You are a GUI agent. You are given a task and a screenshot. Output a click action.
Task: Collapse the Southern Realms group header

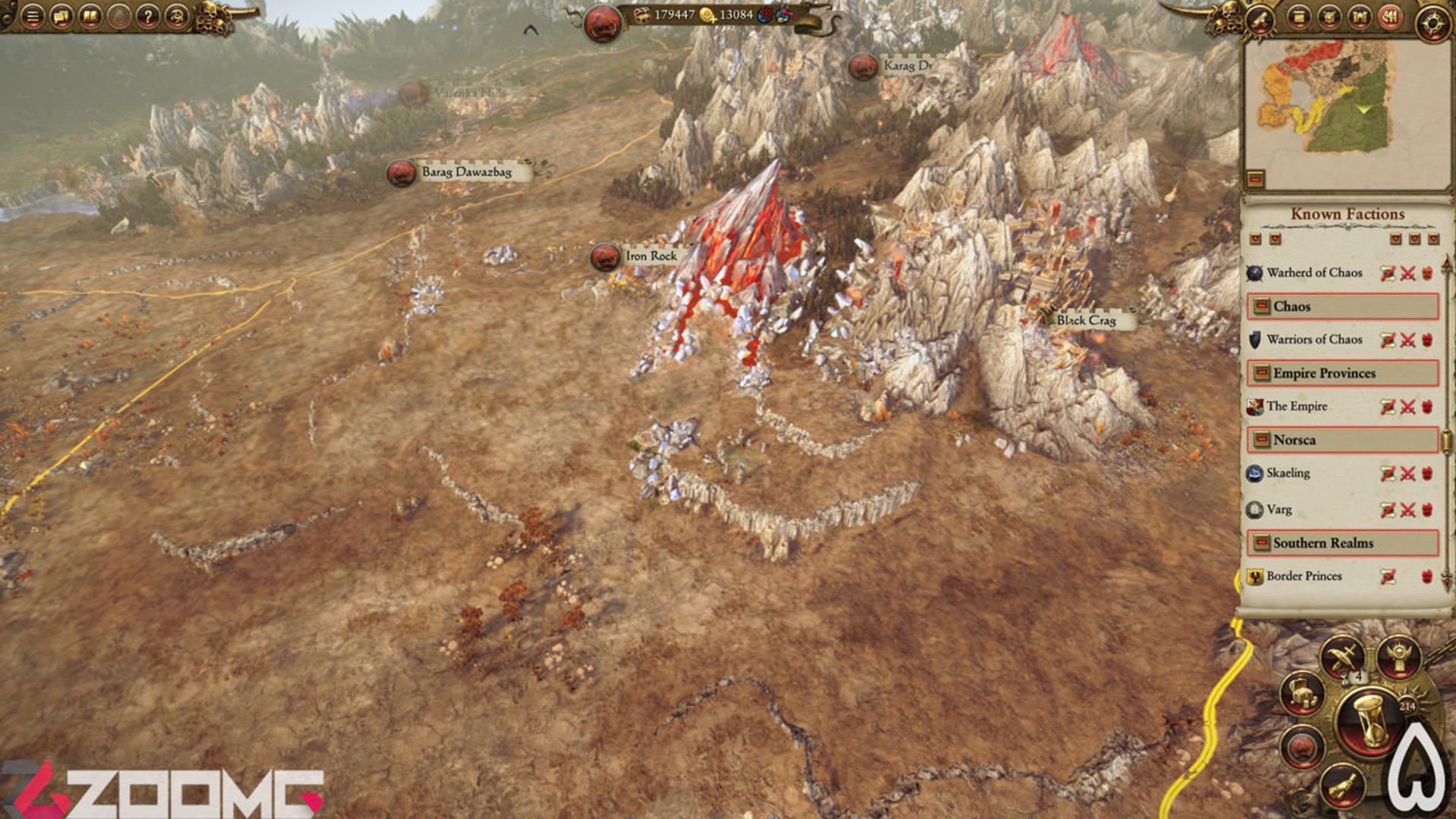coord(1262,543)
